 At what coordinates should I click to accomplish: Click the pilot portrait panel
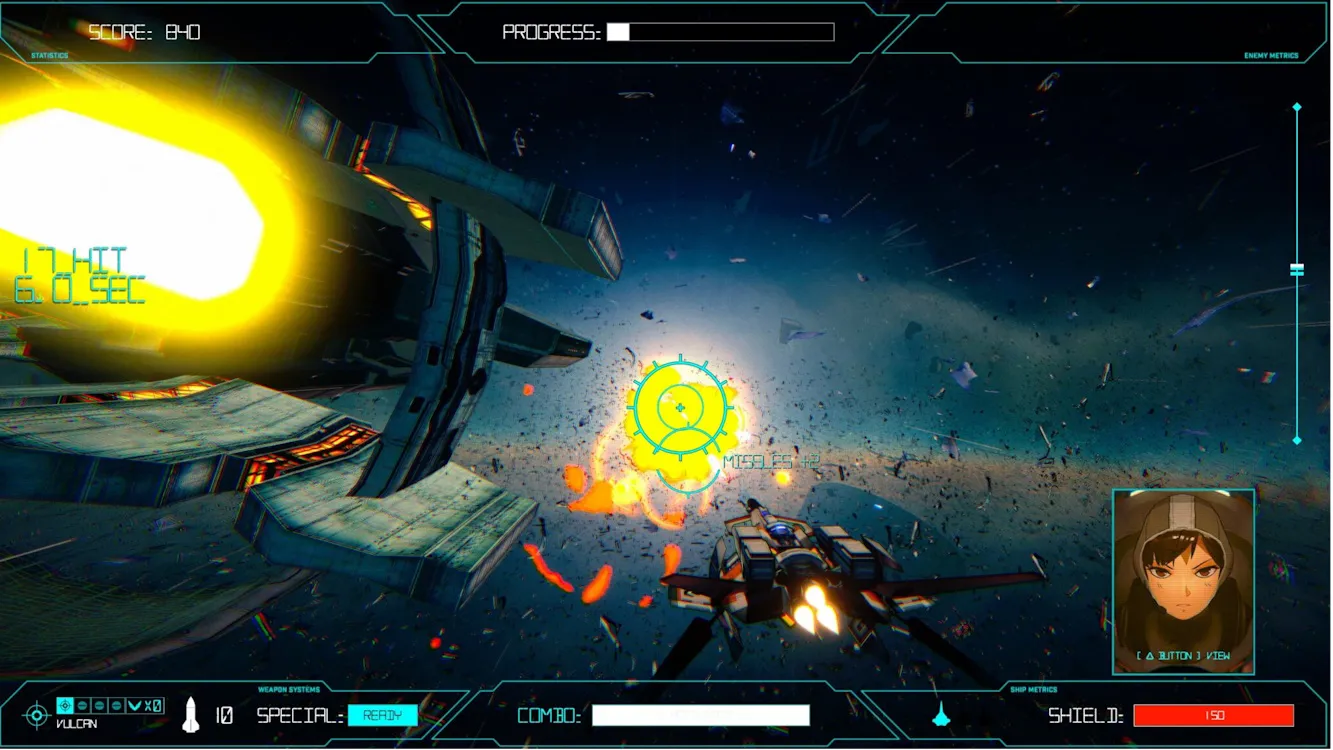[x=1183, y=580]
